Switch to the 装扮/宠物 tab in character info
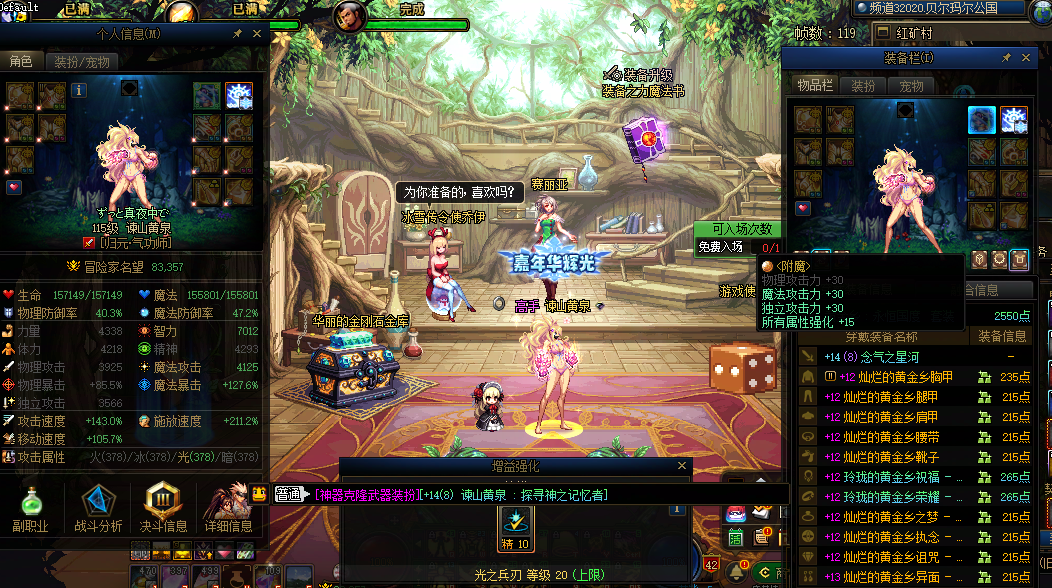Viewport: 1052px width, 588px height. (x=81, y=62)
